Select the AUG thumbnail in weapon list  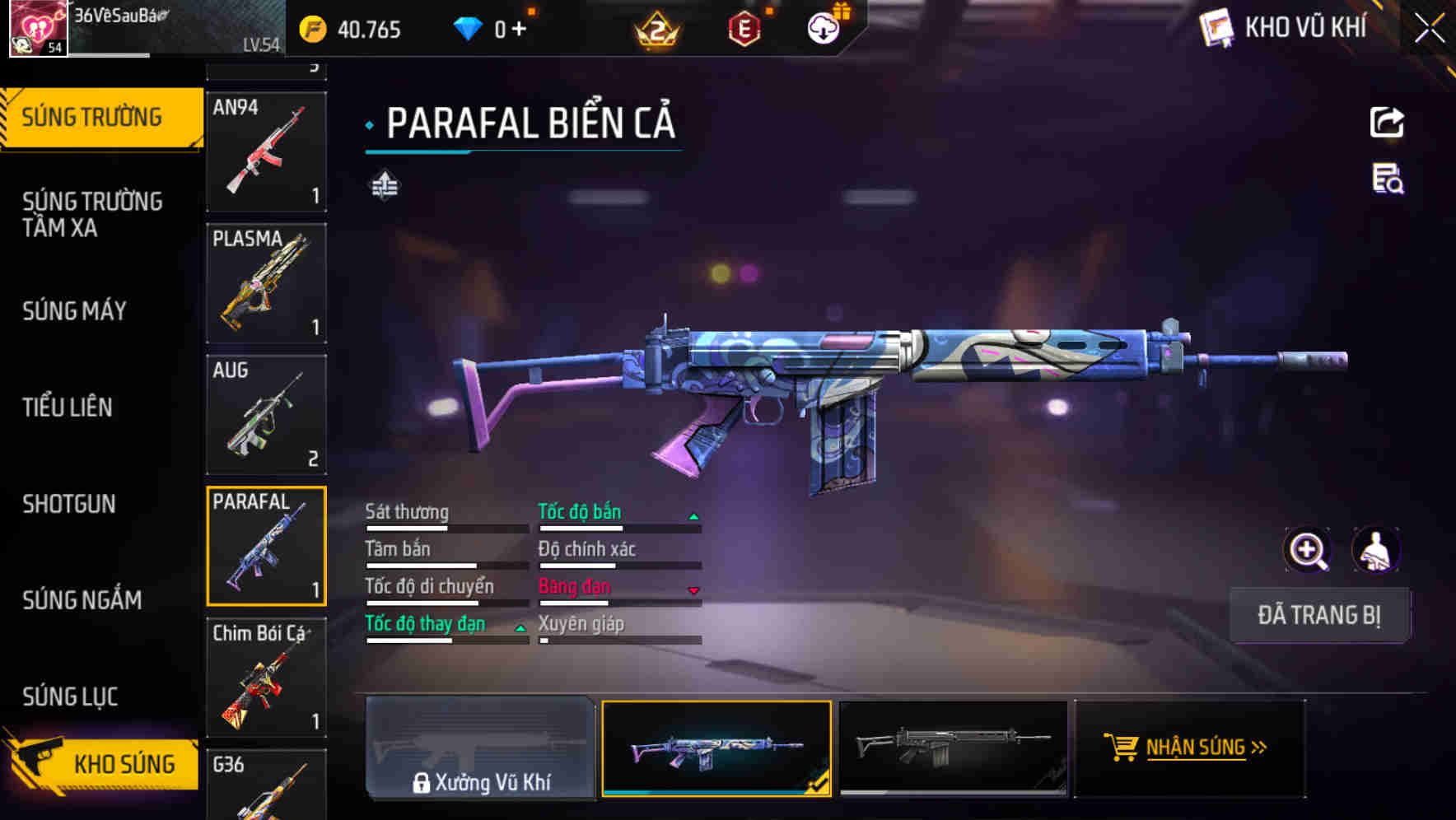[x=265, y=414]
